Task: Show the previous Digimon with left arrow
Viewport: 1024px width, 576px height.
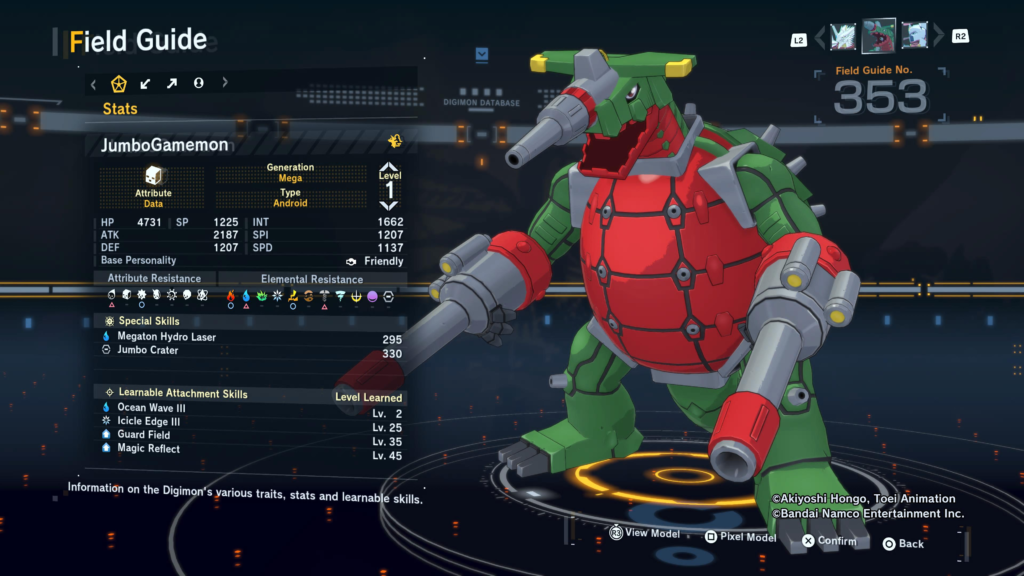Action: 820,38
